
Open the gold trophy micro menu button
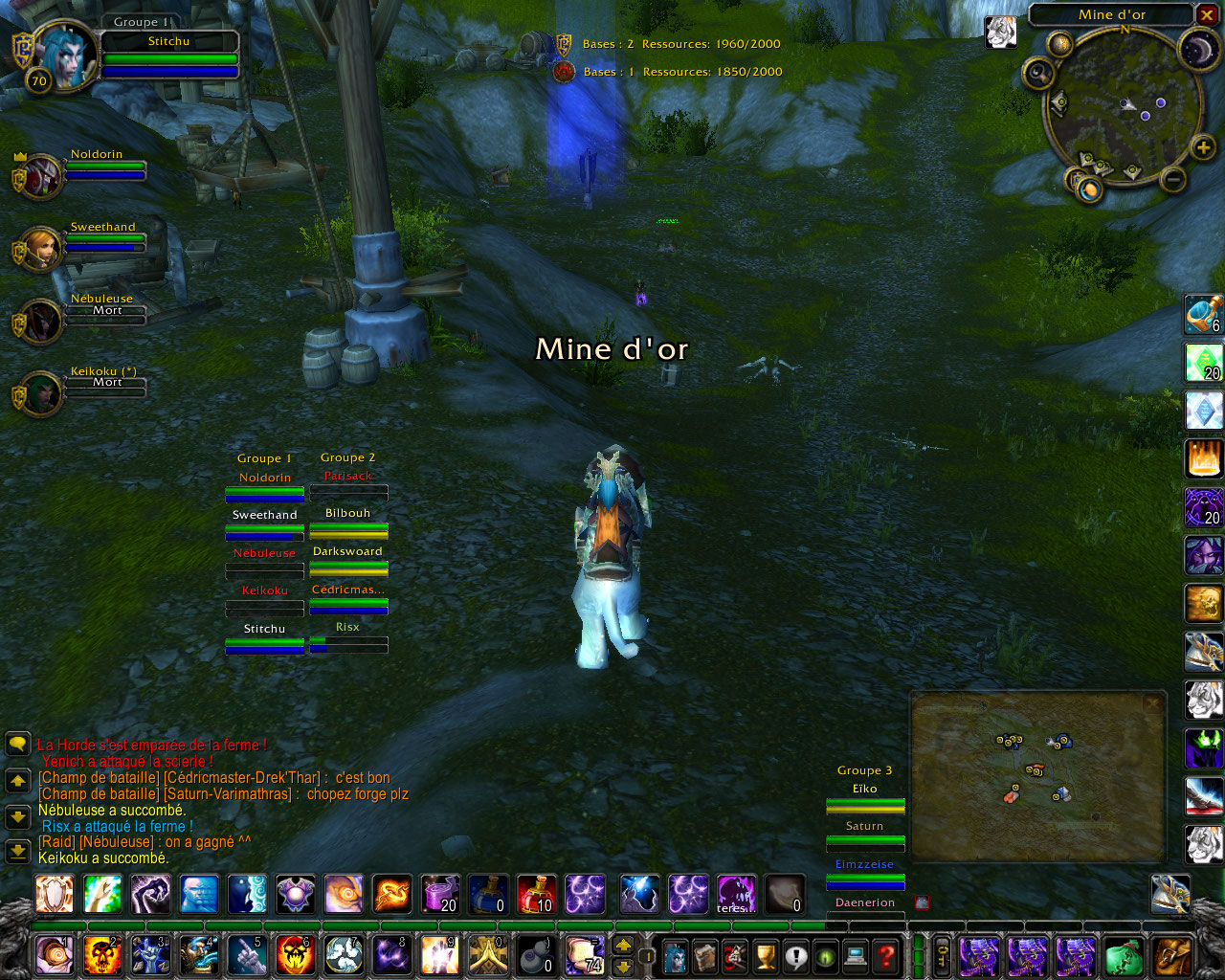(x=766, y=955)
